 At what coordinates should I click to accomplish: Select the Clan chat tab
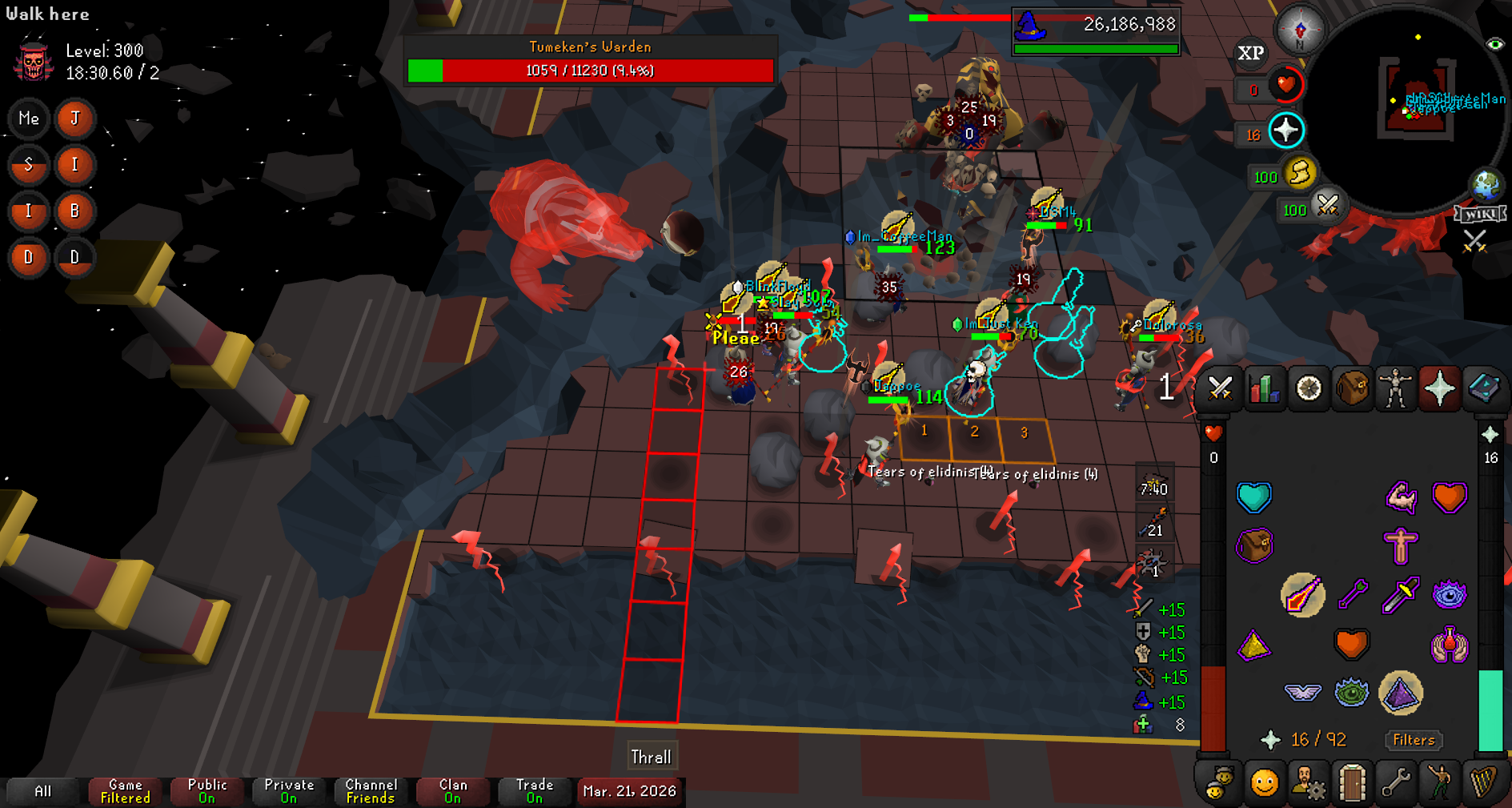click(453, 791)
